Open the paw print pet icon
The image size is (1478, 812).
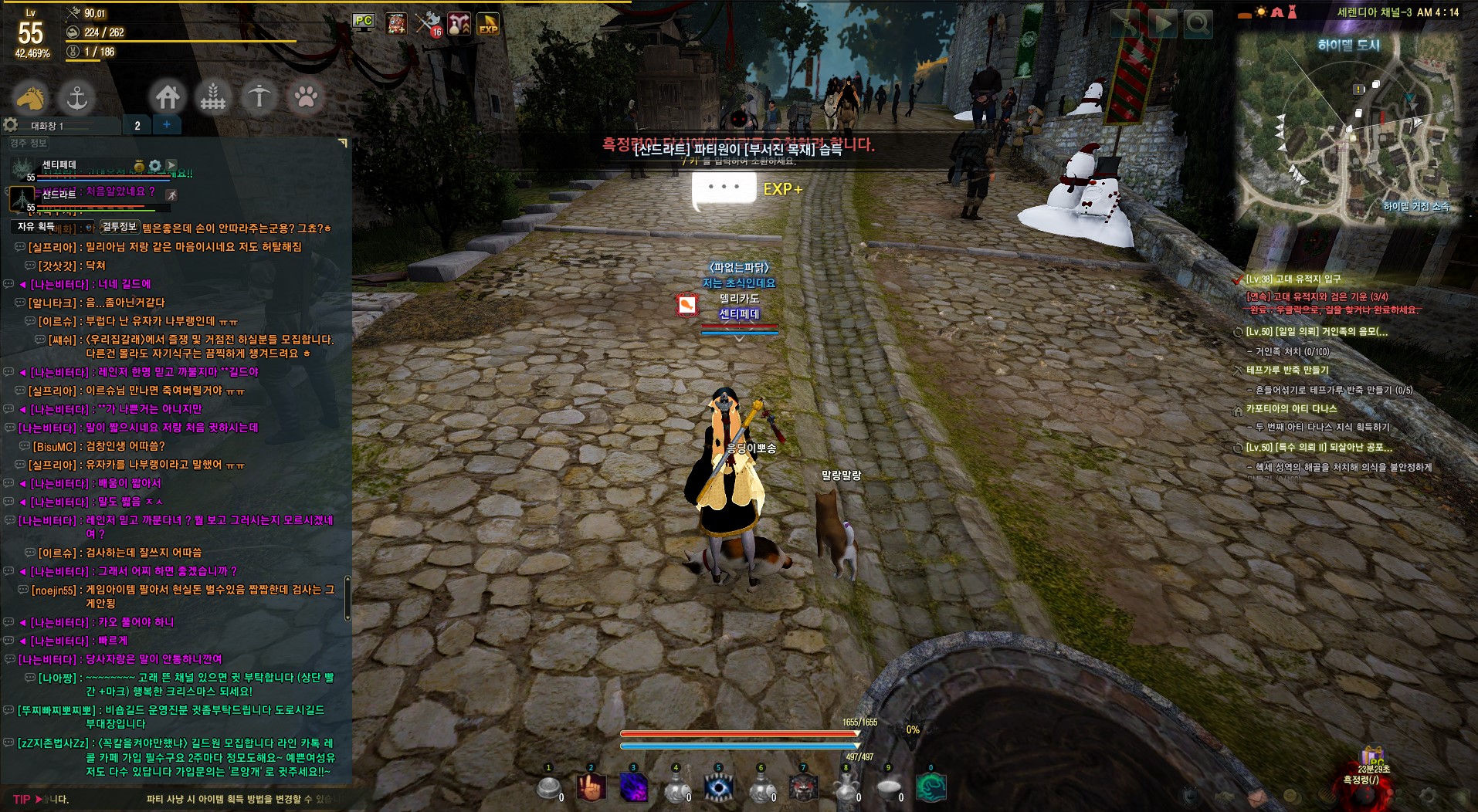(x=306, y=97)
